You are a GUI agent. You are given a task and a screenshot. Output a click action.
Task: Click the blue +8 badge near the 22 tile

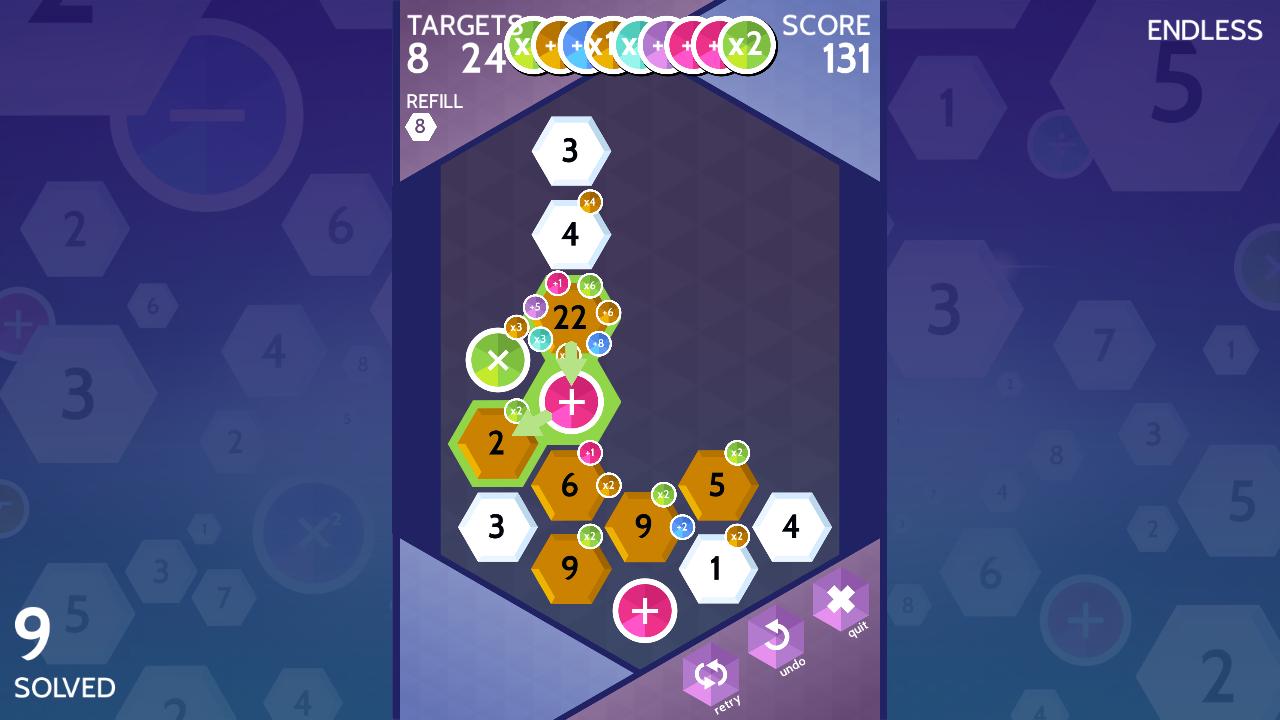point(598,342)
